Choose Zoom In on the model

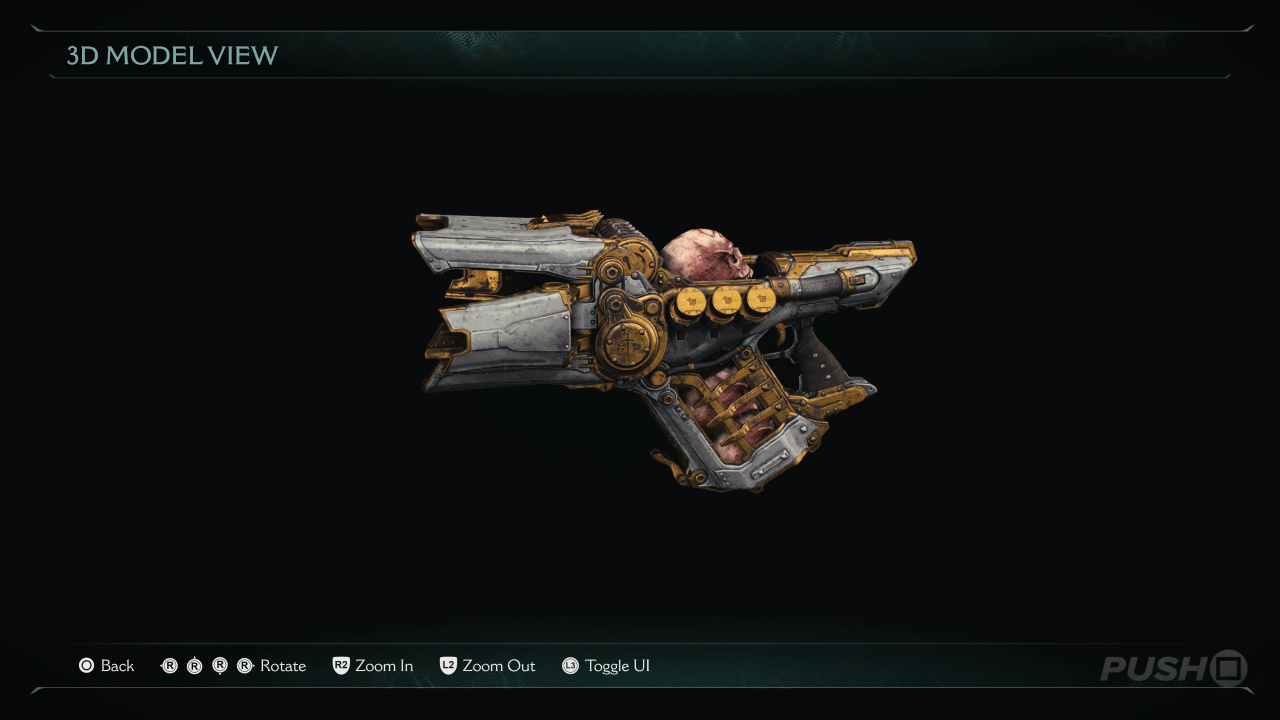tap(373, 666)
